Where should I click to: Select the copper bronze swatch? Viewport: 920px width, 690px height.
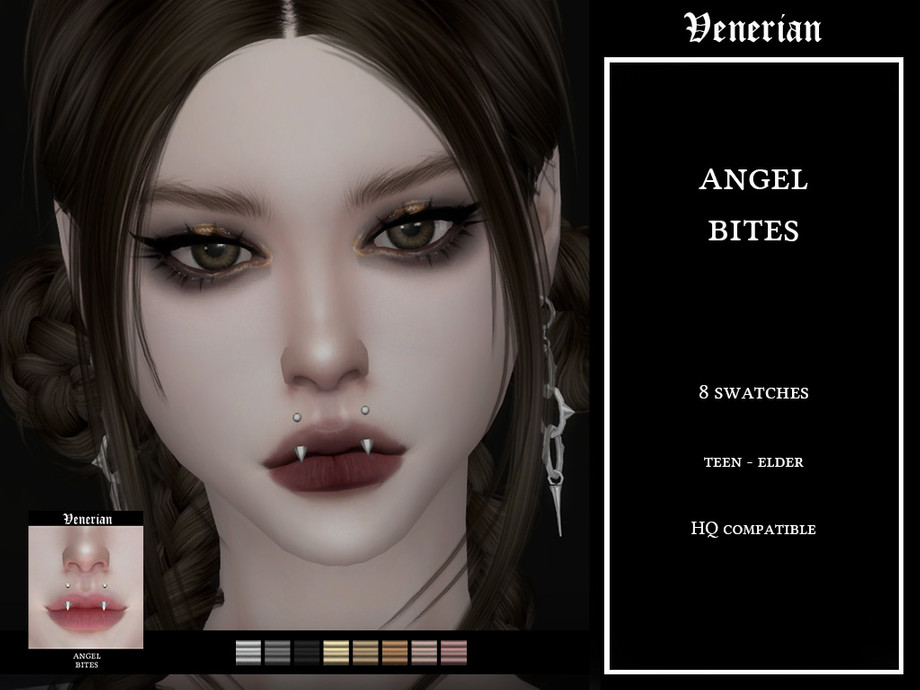pos(395,653)
